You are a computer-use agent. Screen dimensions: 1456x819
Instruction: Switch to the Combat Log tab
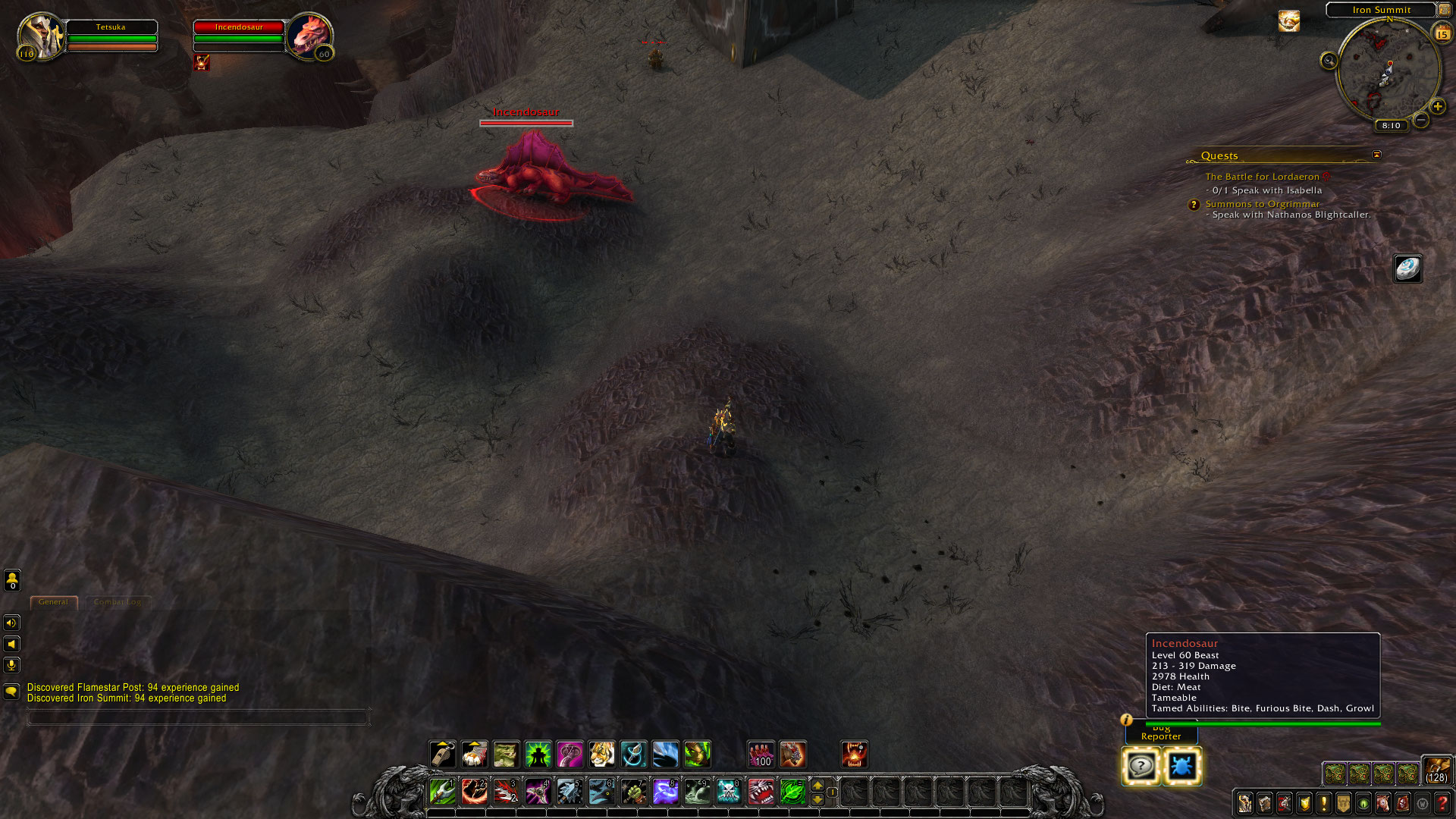(x=118, y=602)
